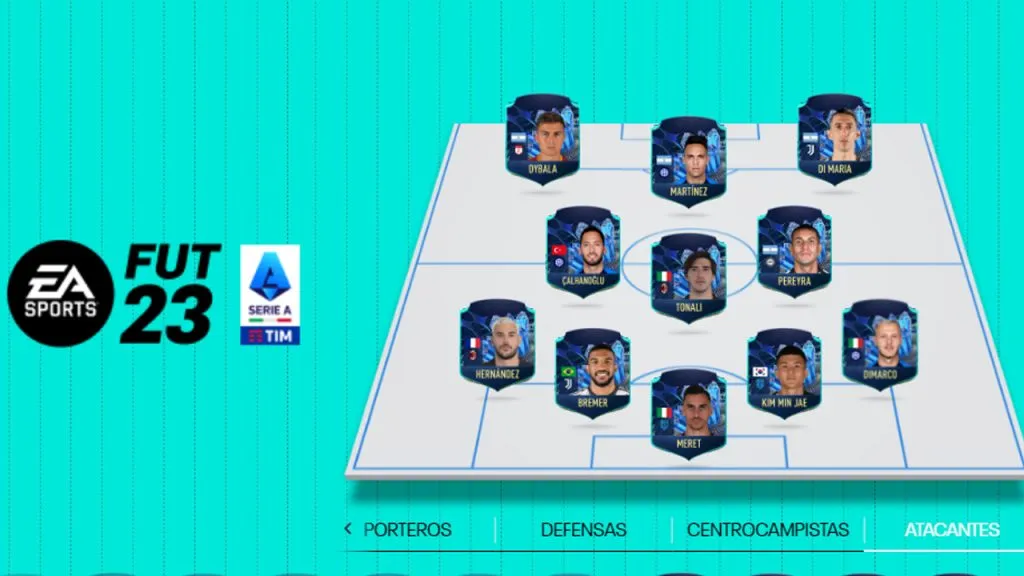This screenshot has height=576, width=1024.
Task: Select the Meret goalkeeper card
Action: (688, 412)
